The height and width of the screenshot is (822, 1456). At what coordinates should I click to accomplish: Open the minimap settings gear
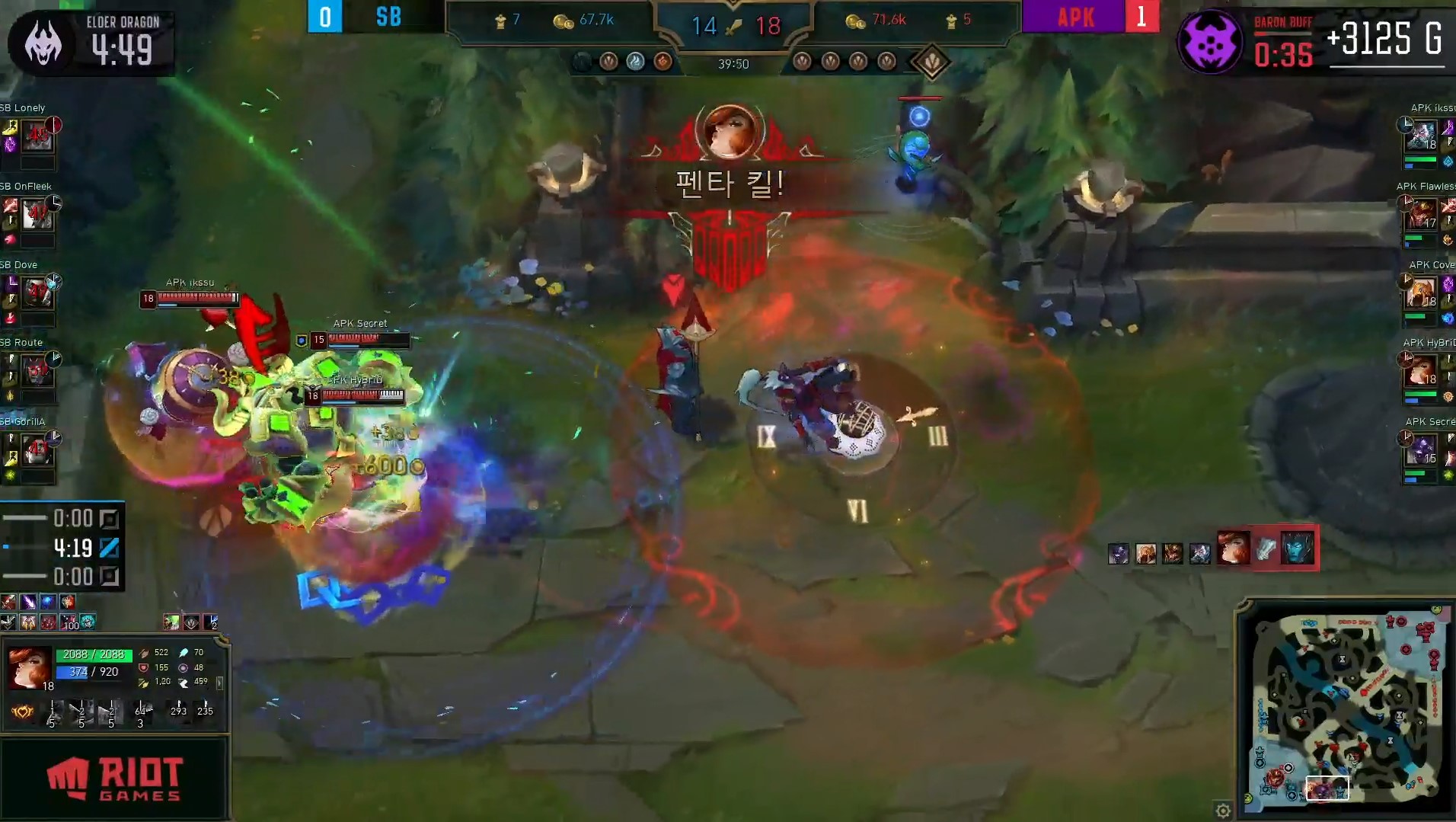(1224, 811)
